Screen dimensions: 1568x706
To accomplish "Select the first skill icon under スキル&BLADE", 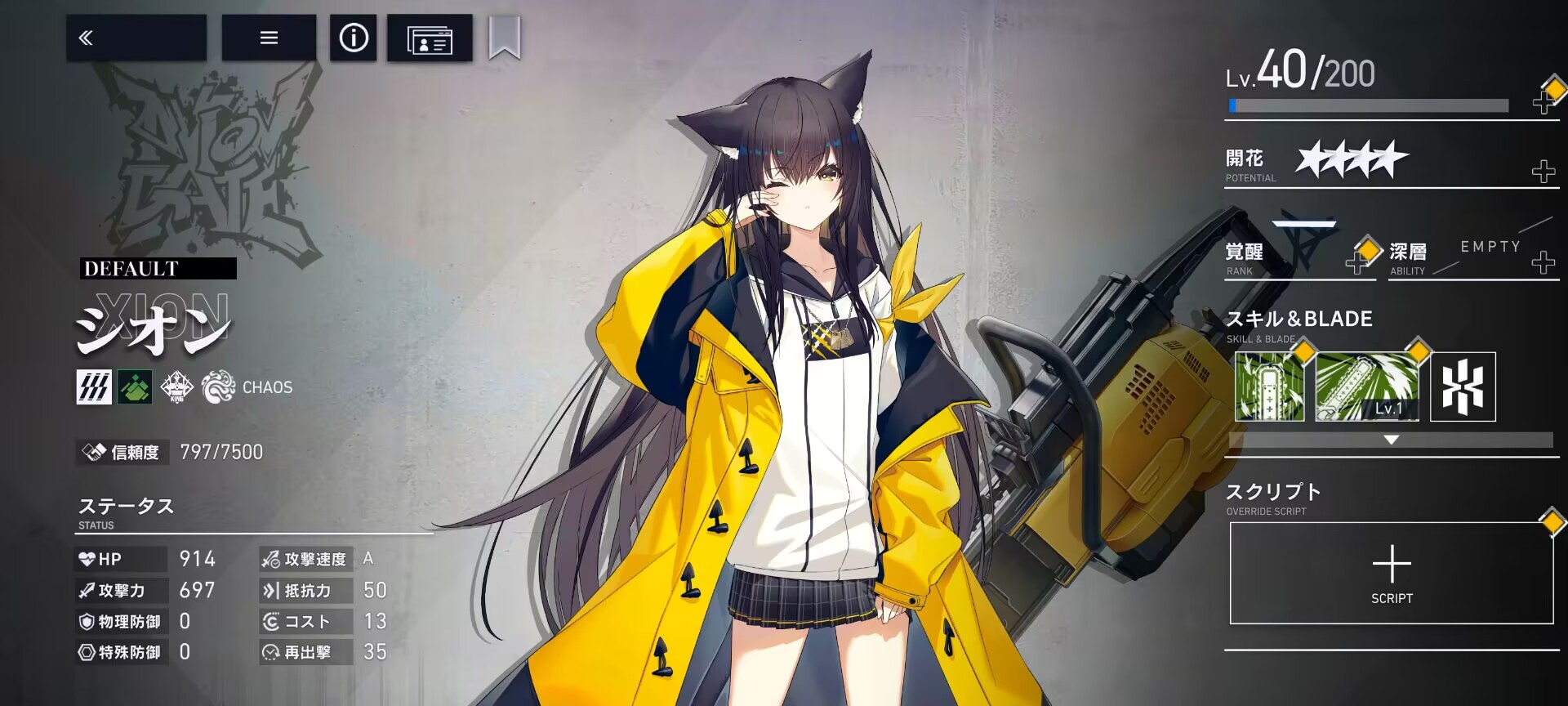I will tap(1268, 386).
